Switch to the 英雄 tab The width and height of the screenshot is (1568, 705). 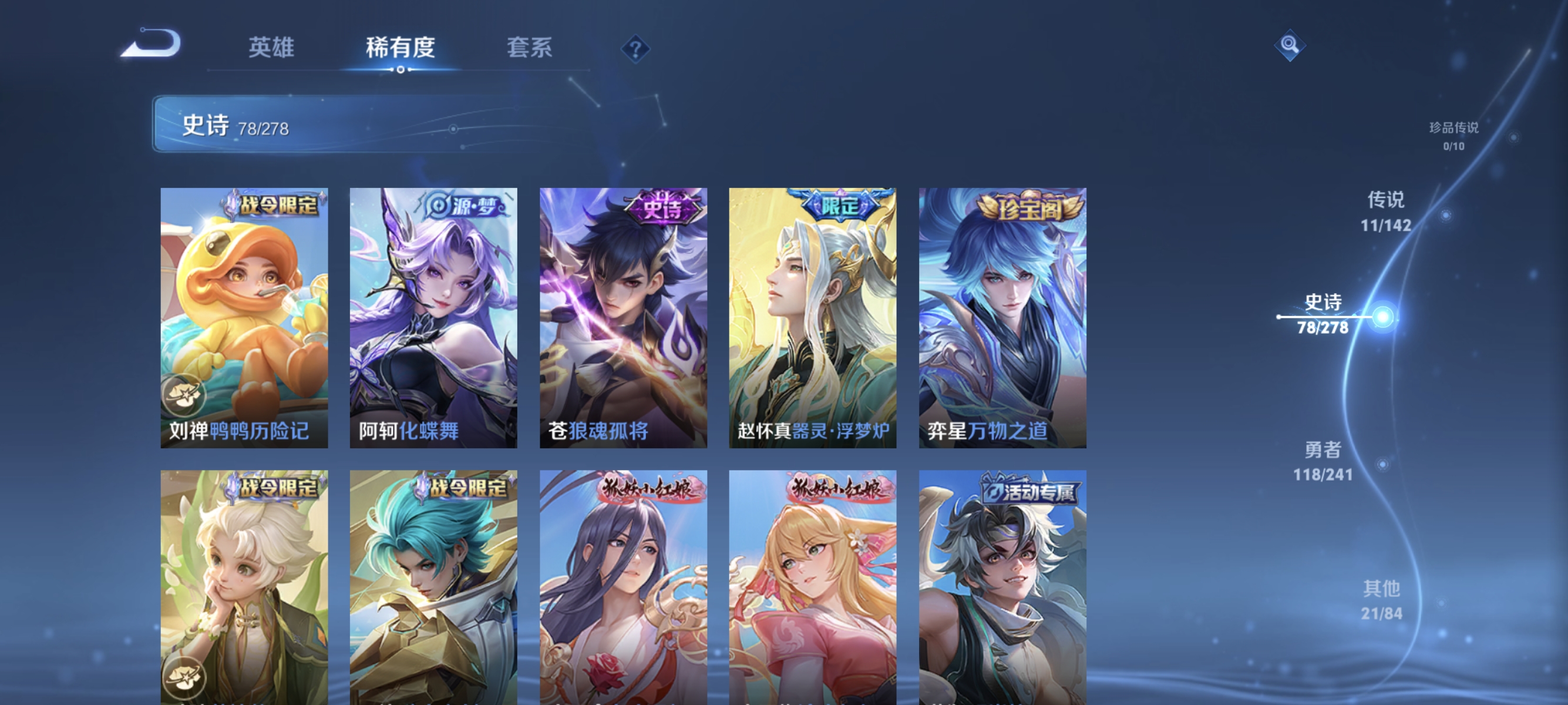272,48
